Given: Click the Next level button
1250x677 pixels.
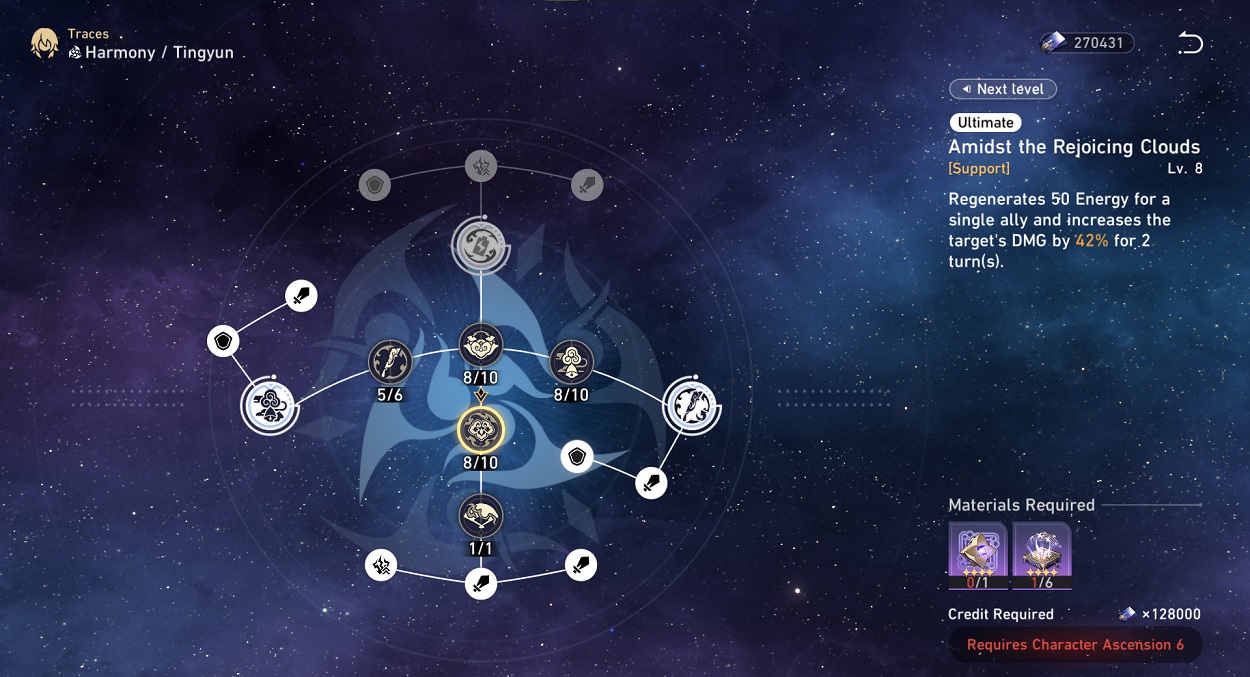Looking at the screenshot, I should pos(1002,89).
